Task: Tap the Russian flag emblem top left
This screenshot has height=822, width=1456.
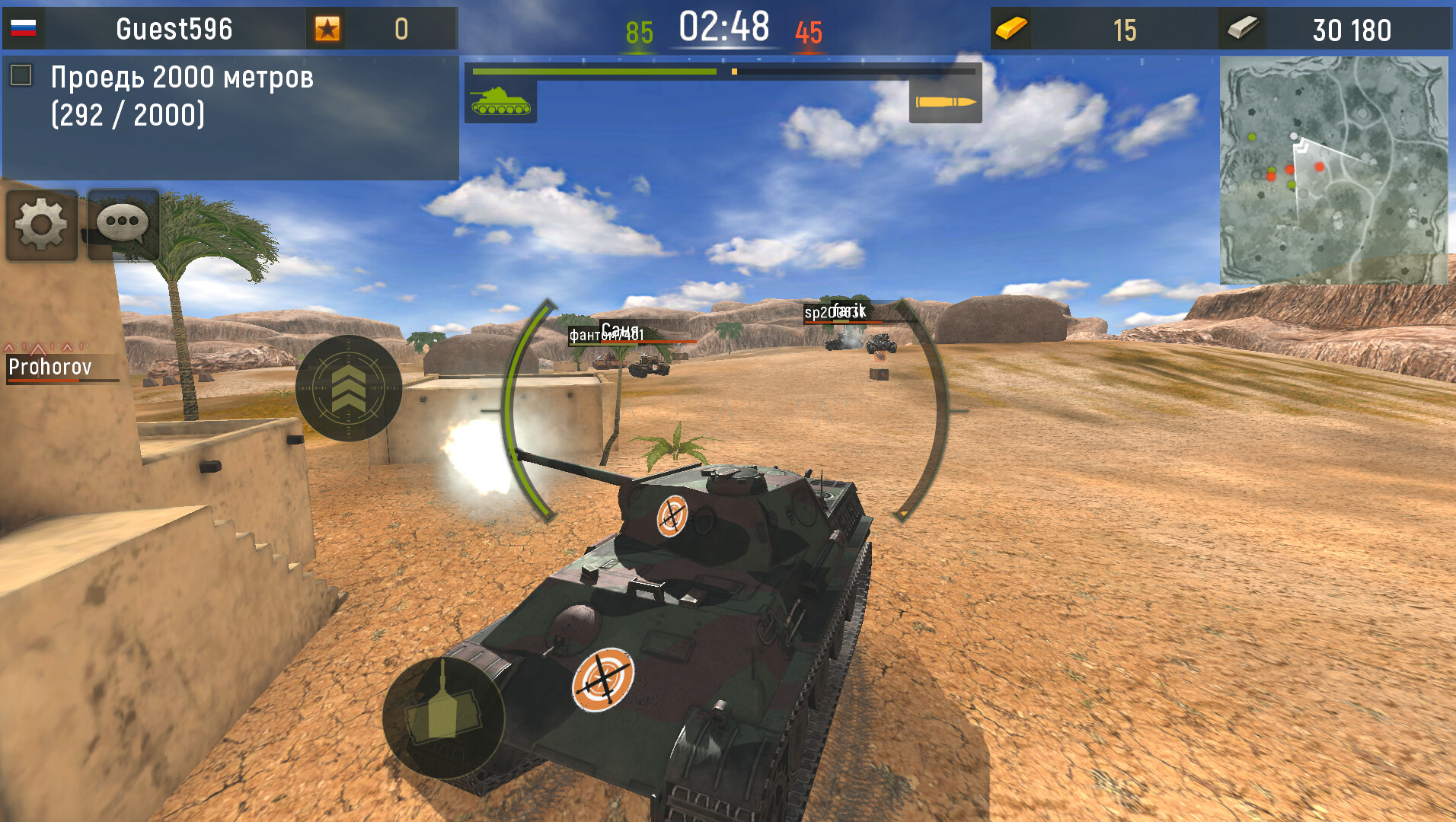Action: coord(24,27)
